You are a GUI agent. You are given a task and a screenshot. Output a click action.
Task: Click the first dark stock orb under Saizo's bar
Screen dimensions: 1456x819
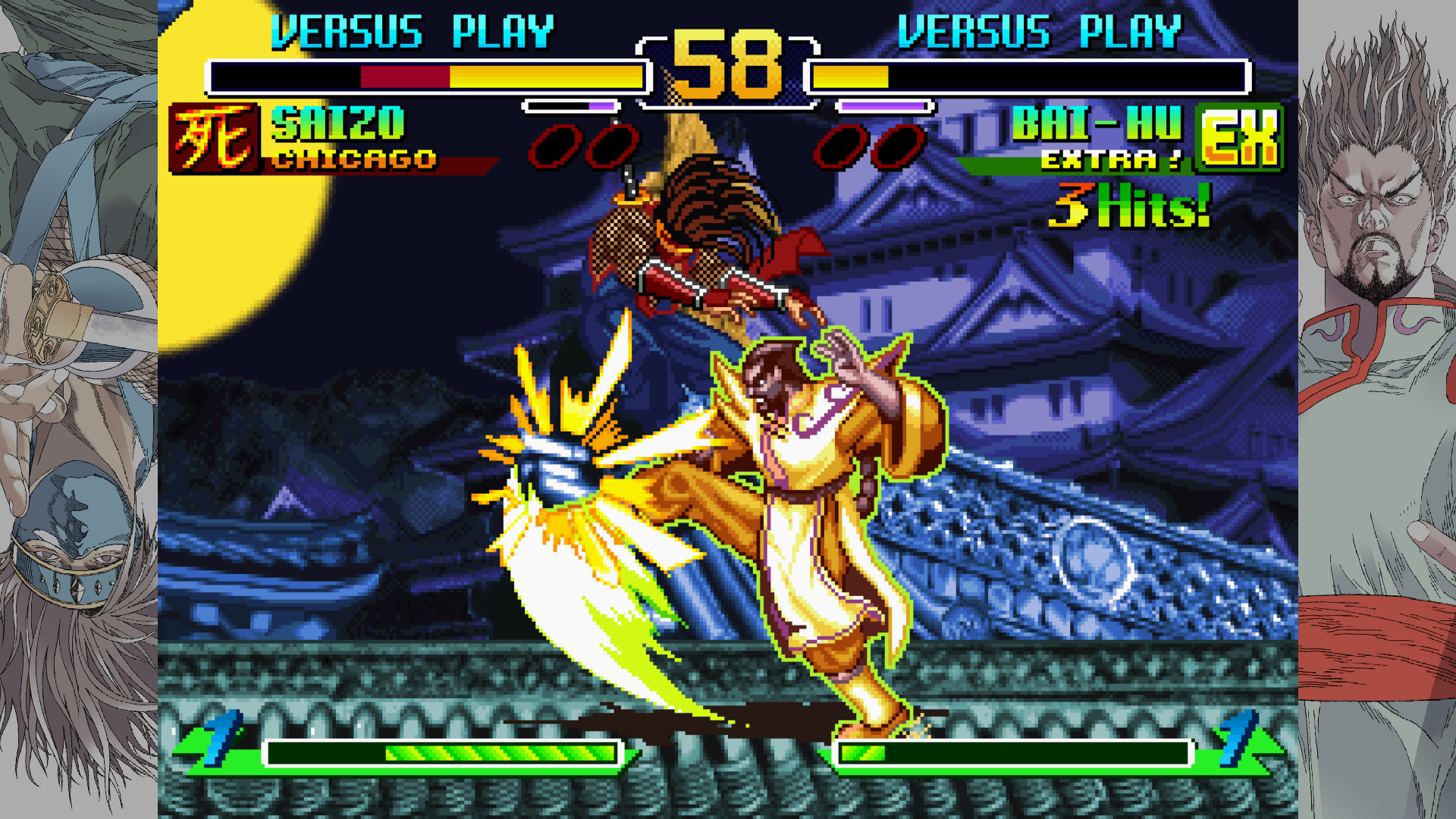pos(553,144)
